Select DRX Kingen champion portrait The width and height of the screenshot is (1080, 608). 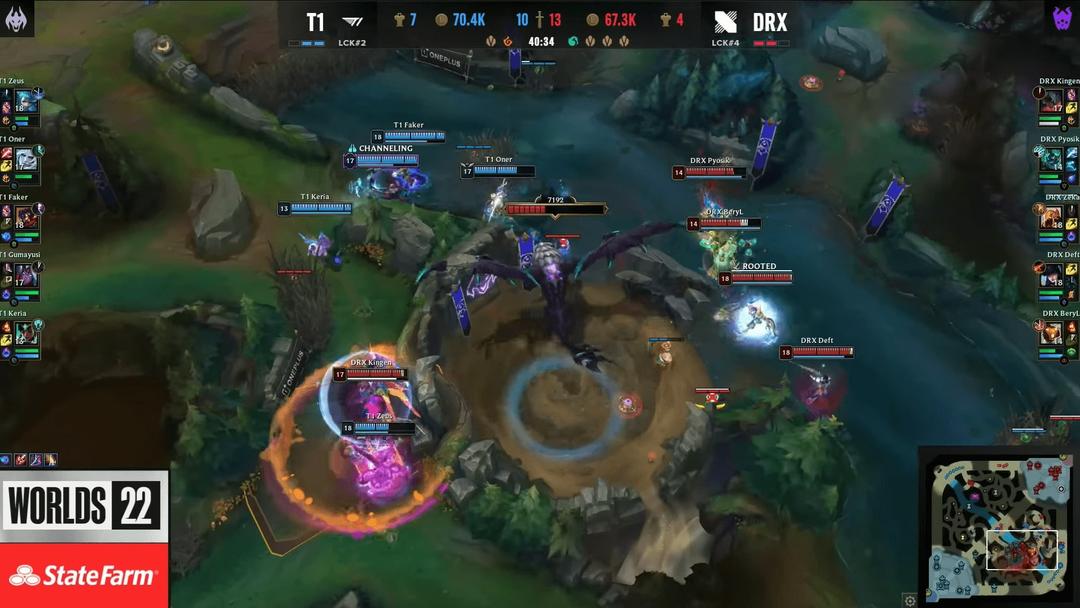[x=1052, y=101]
